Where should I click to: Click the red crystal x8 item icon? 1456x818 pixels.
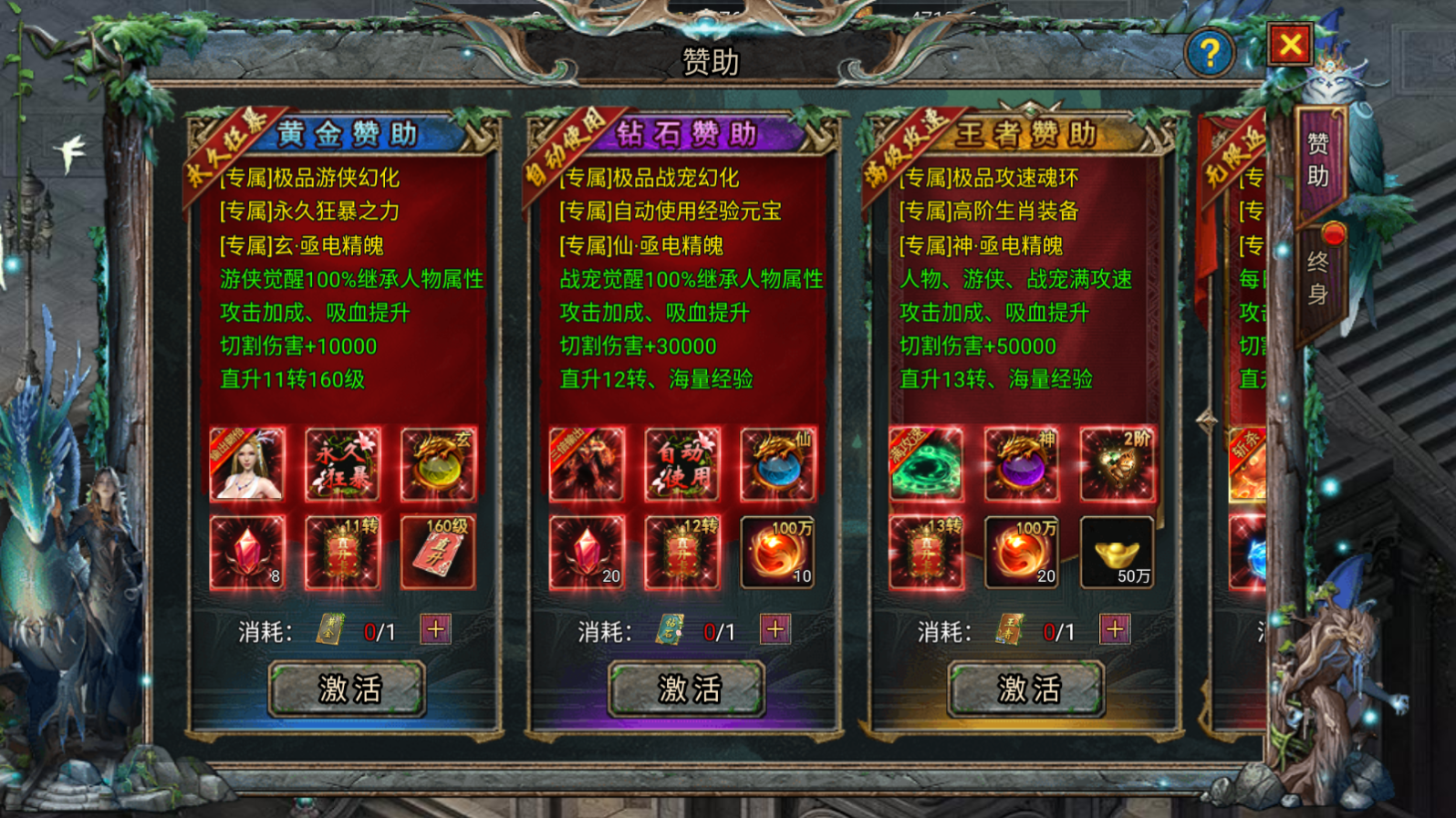click(x=248, y=552)
